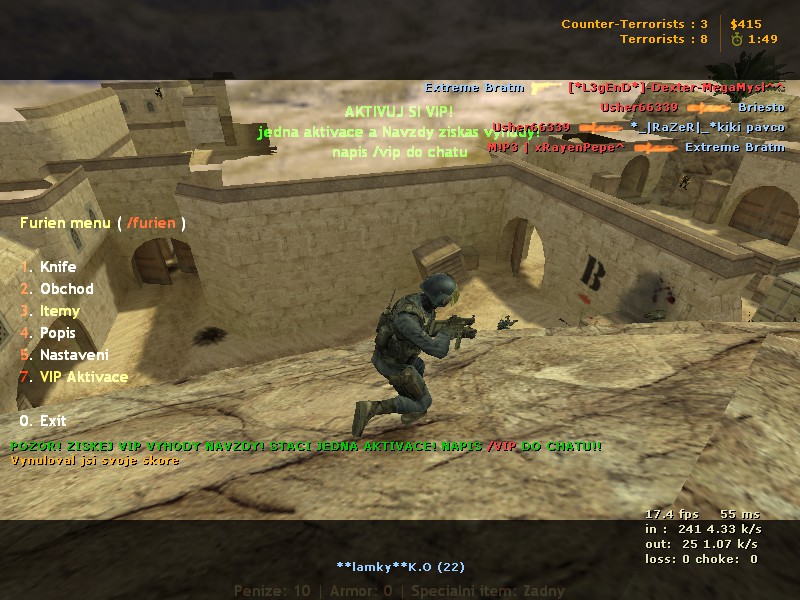Choose the Itemy menu option
800x600 pixels.
(x=60, y=311)
